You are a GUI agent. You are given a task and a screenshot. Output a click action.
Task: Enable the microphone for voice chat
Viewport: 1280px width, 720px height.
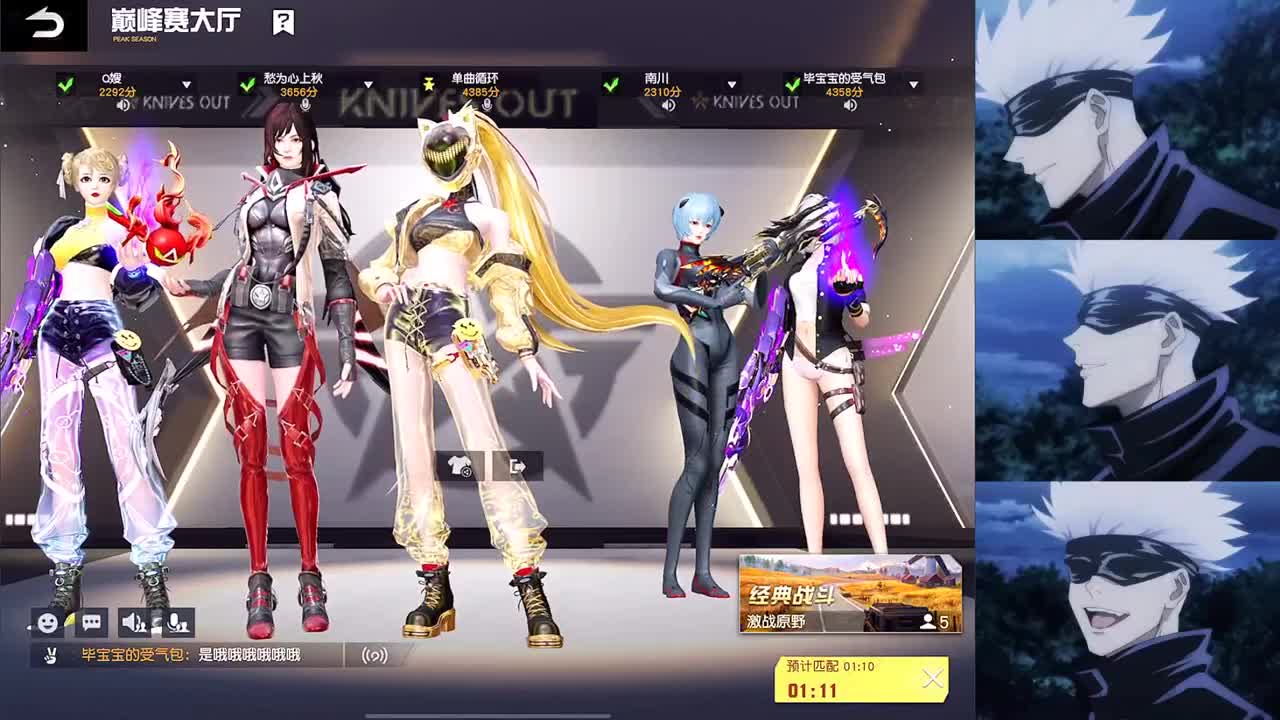[176, 623]
